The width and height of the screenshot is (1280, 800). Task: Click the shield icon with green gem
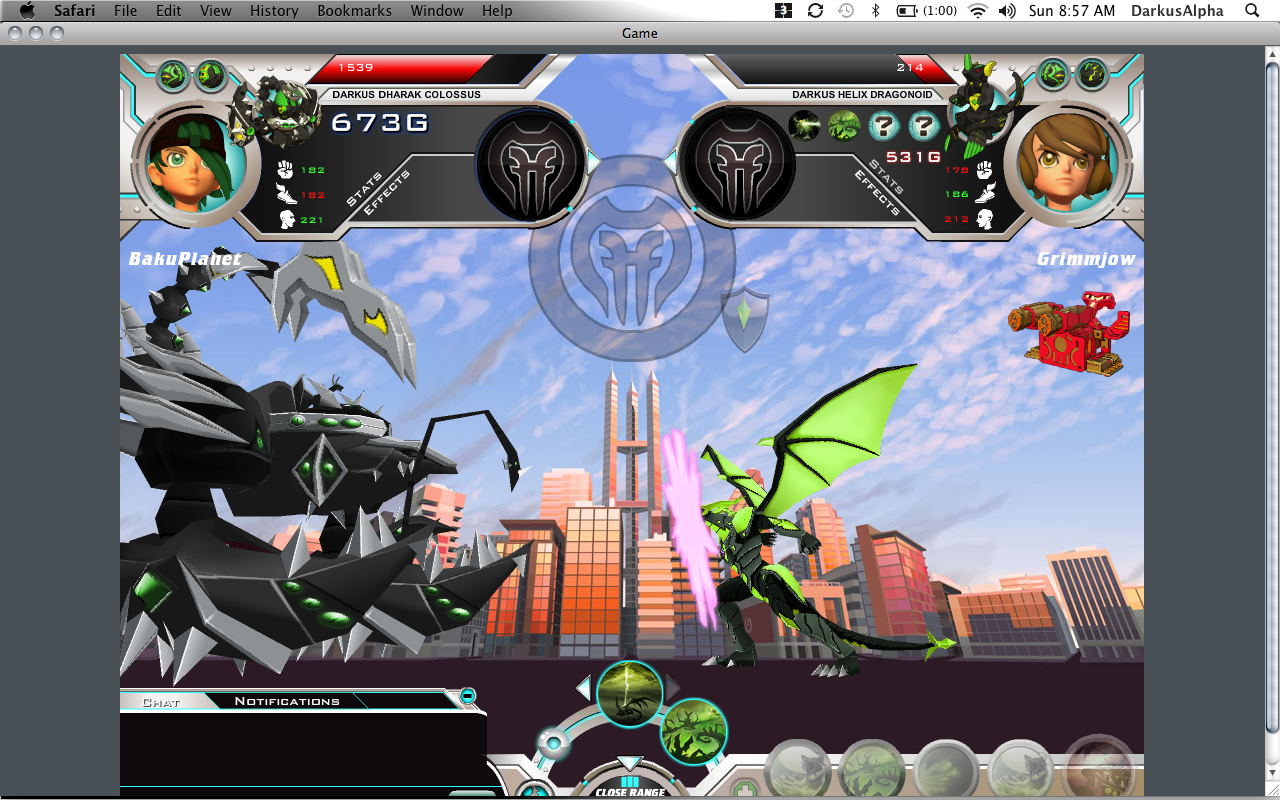[x=745, y=320]
